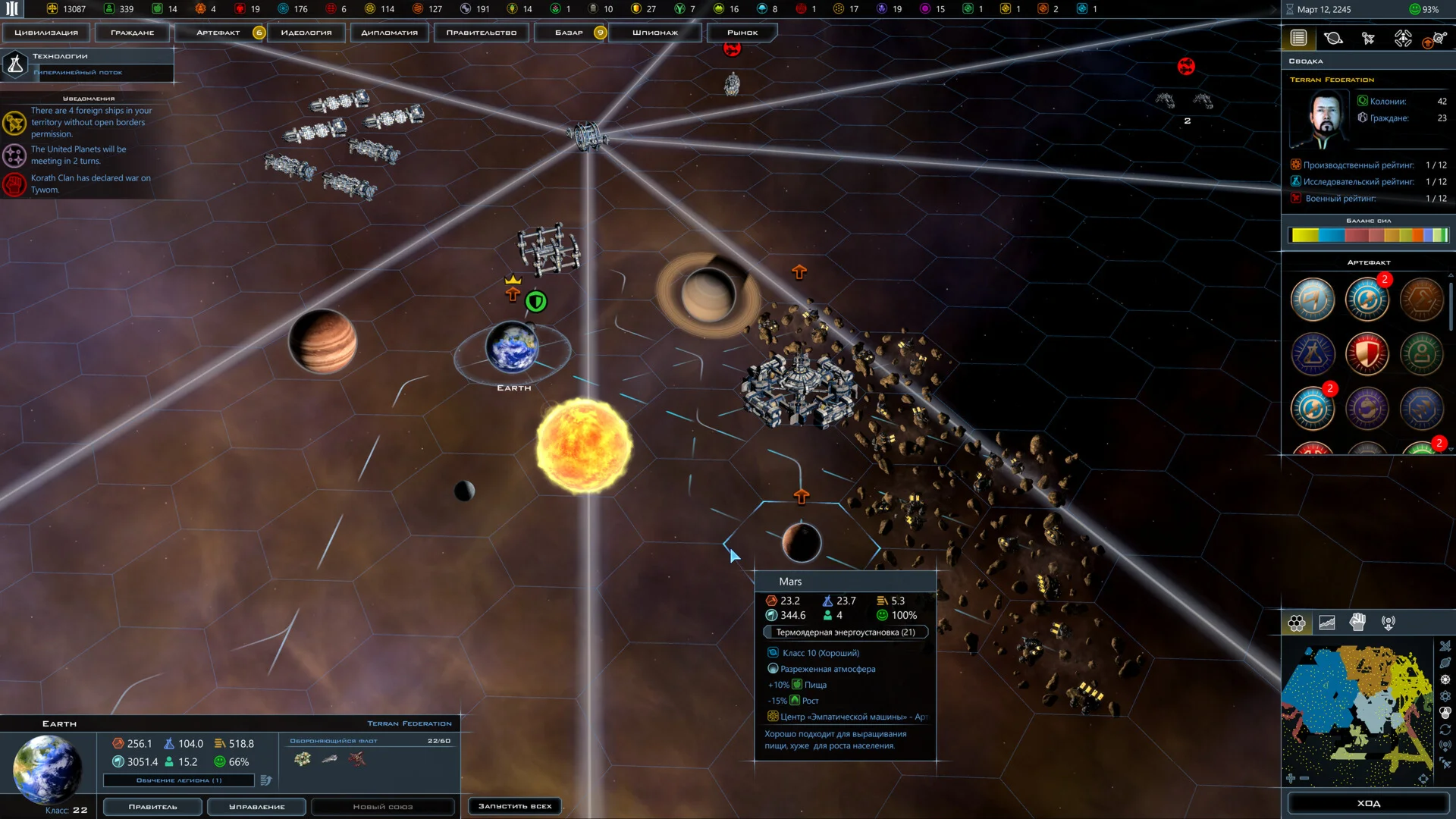Image resolution: width=1456 pixels, height=819 pixels.
Task: Open the Базар menu
Action: click(569, 33)
